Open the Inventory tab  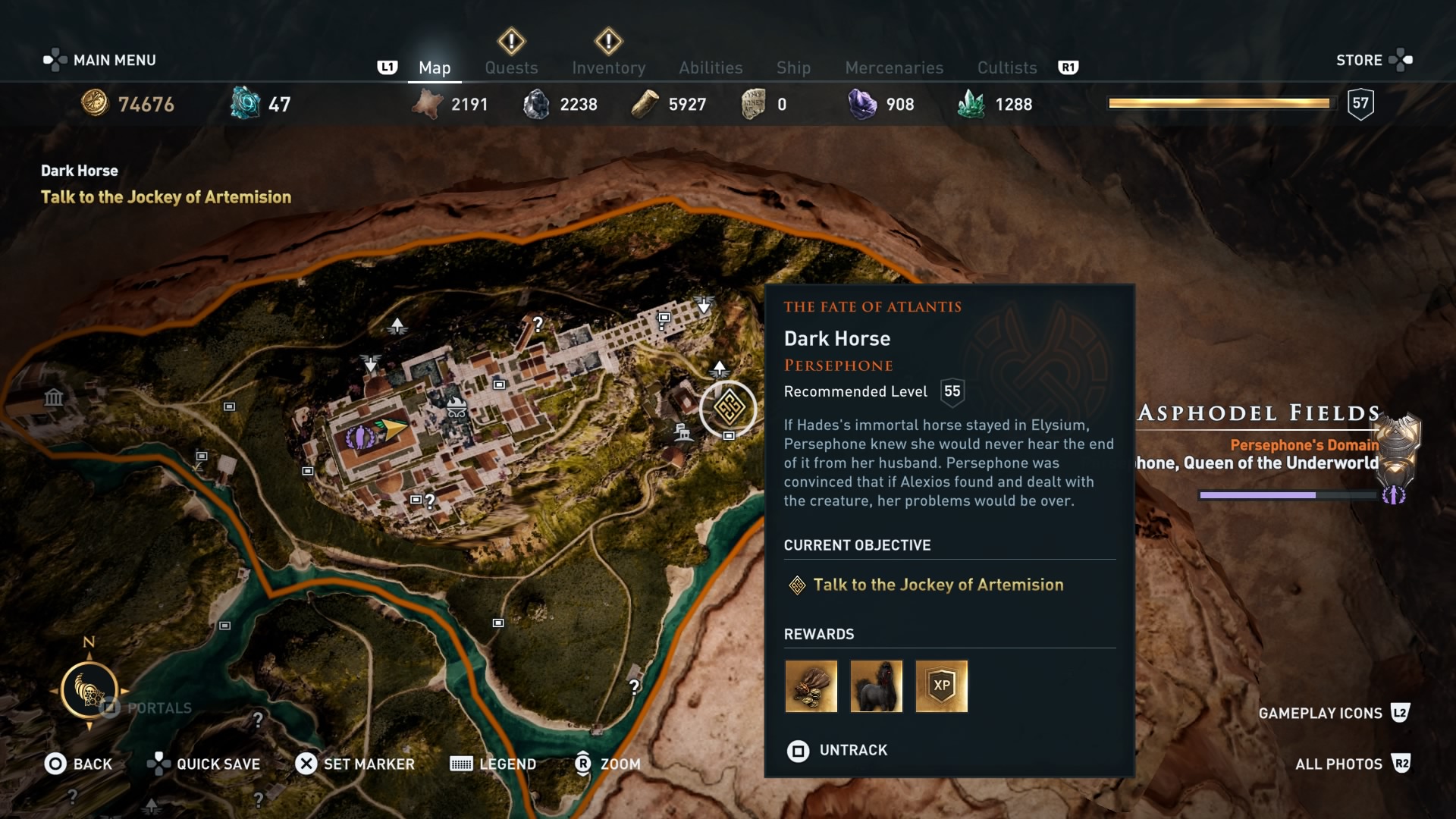[608, 67]
